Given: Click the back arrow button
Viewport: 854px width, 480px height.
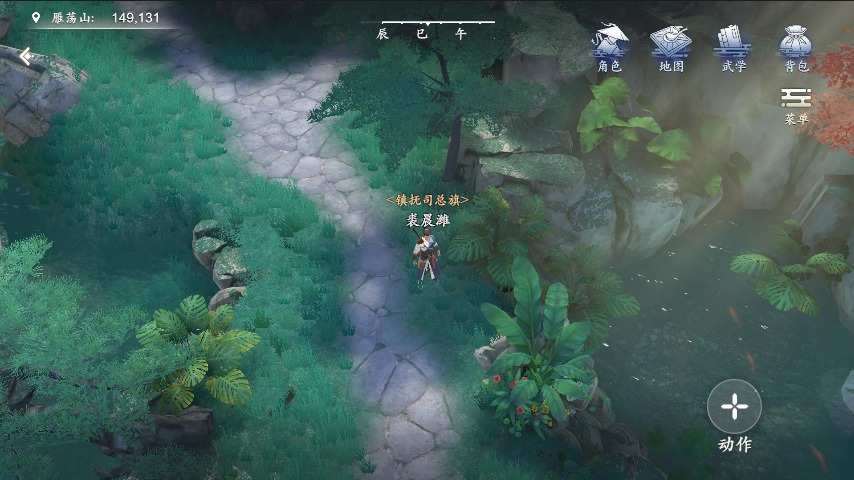Looking at the screenshot, I should [26, 56].
